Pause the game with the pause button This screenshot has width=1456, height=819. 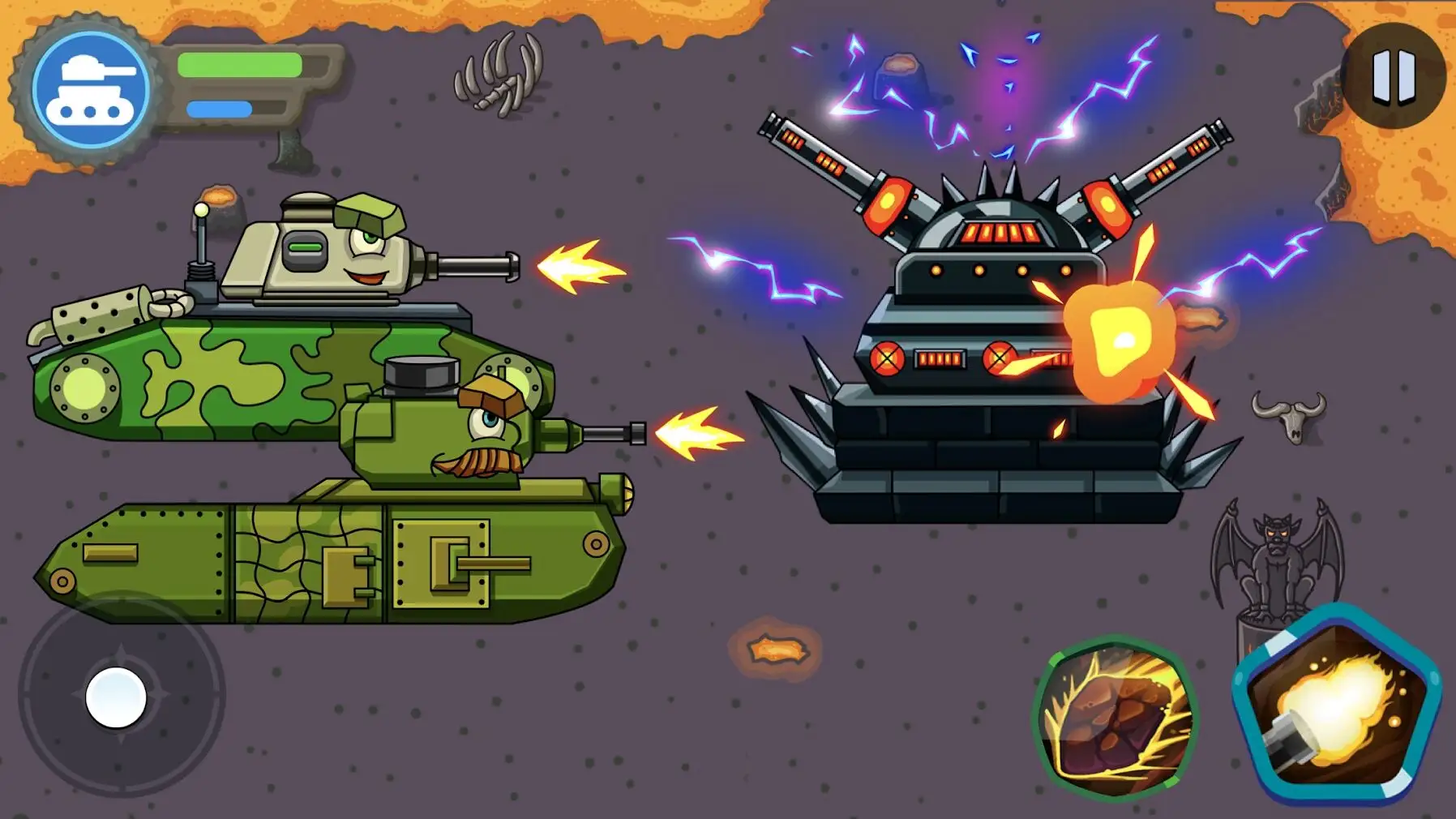[x=1393, y=77]
